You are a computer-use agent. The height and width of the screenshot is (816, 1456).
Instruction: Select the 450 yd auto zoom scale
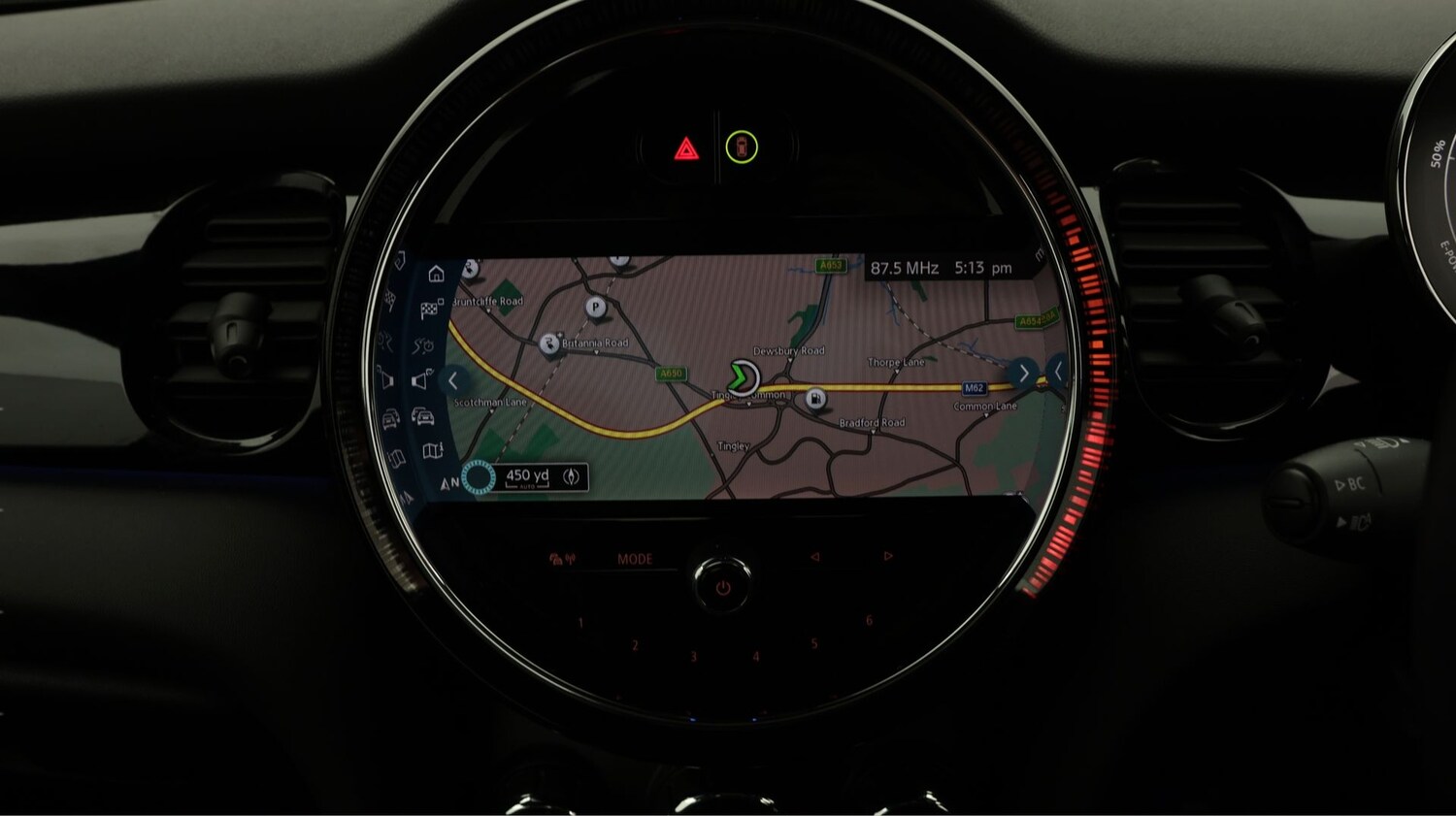[x=528, y=476]
